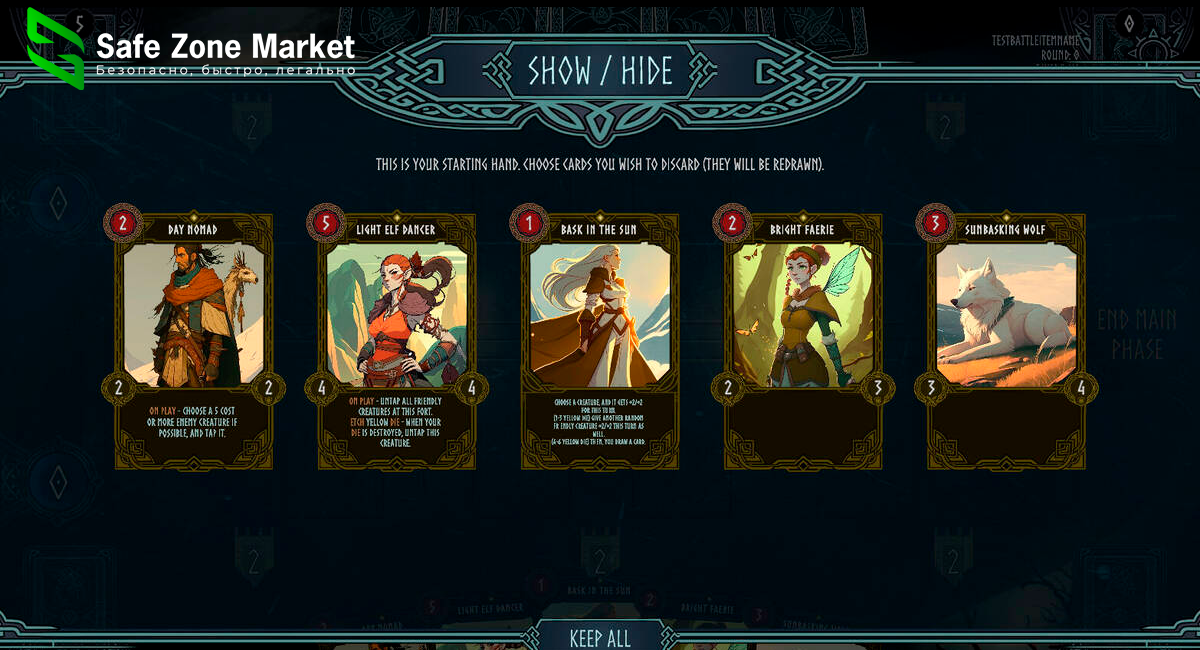This screenshot has width=1200, height=650.
Task: Toggle the Show / Hide button
Action: 600,70
